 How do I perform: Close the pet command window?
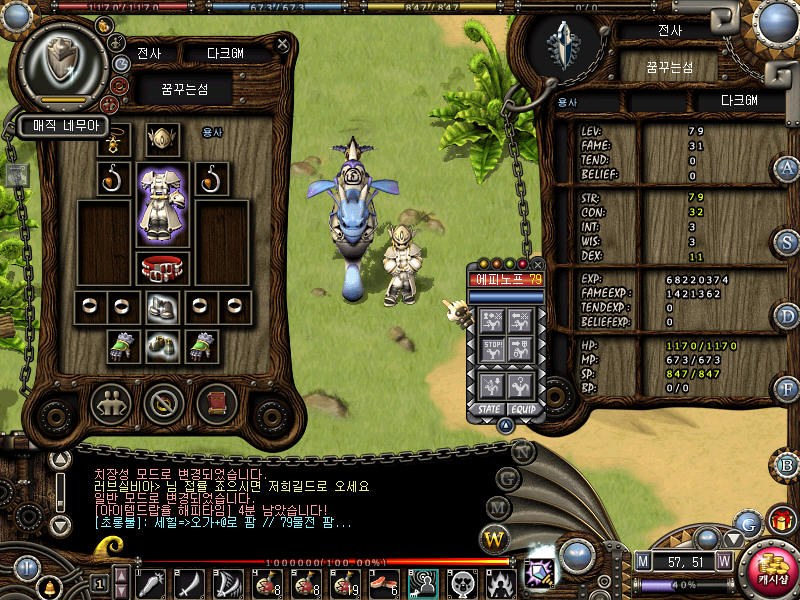pyautogui.click(x=538, y=264)
